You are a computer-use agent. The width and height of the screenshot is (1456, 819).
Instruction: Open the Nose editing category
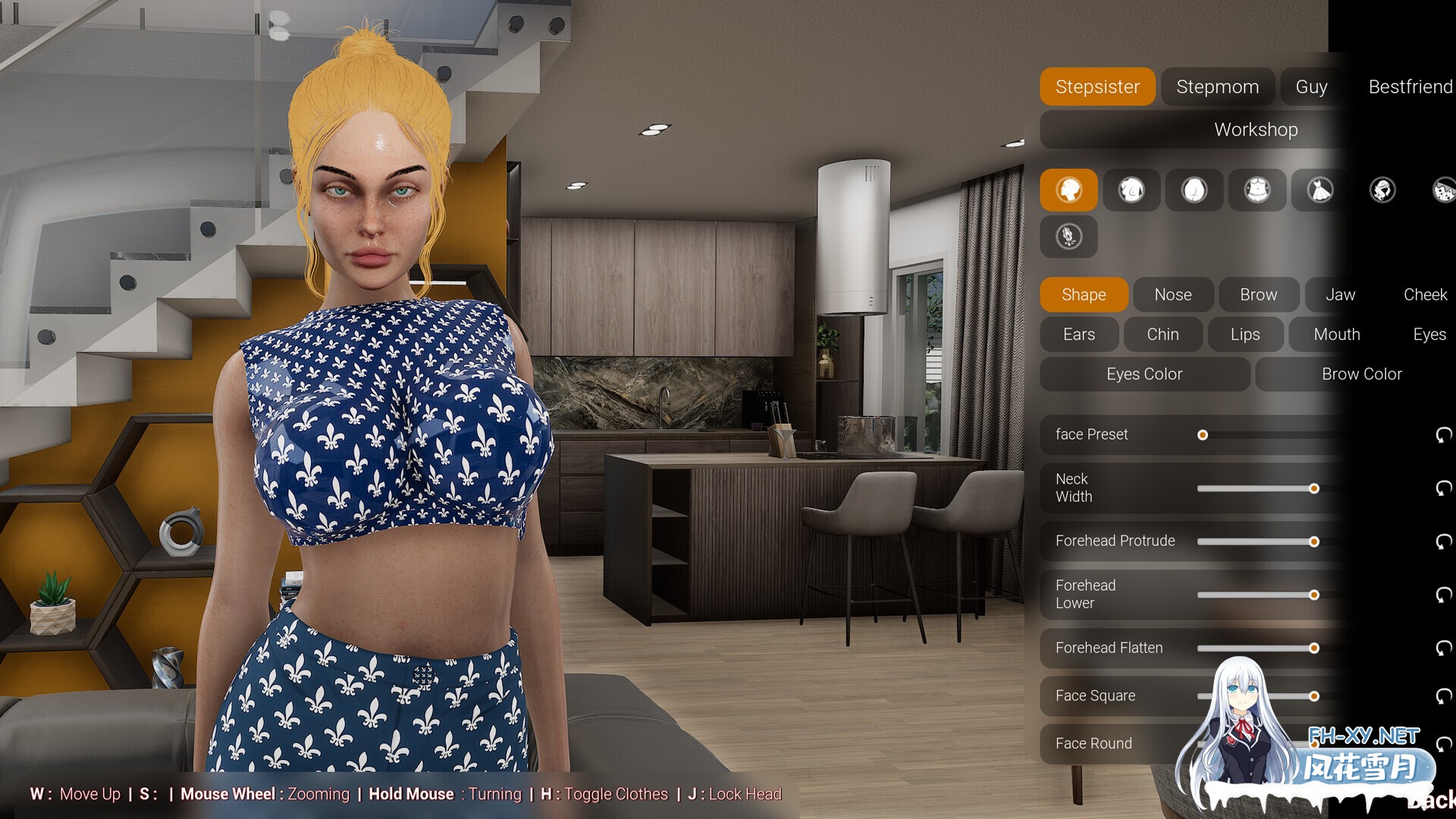click(1172, 294)
